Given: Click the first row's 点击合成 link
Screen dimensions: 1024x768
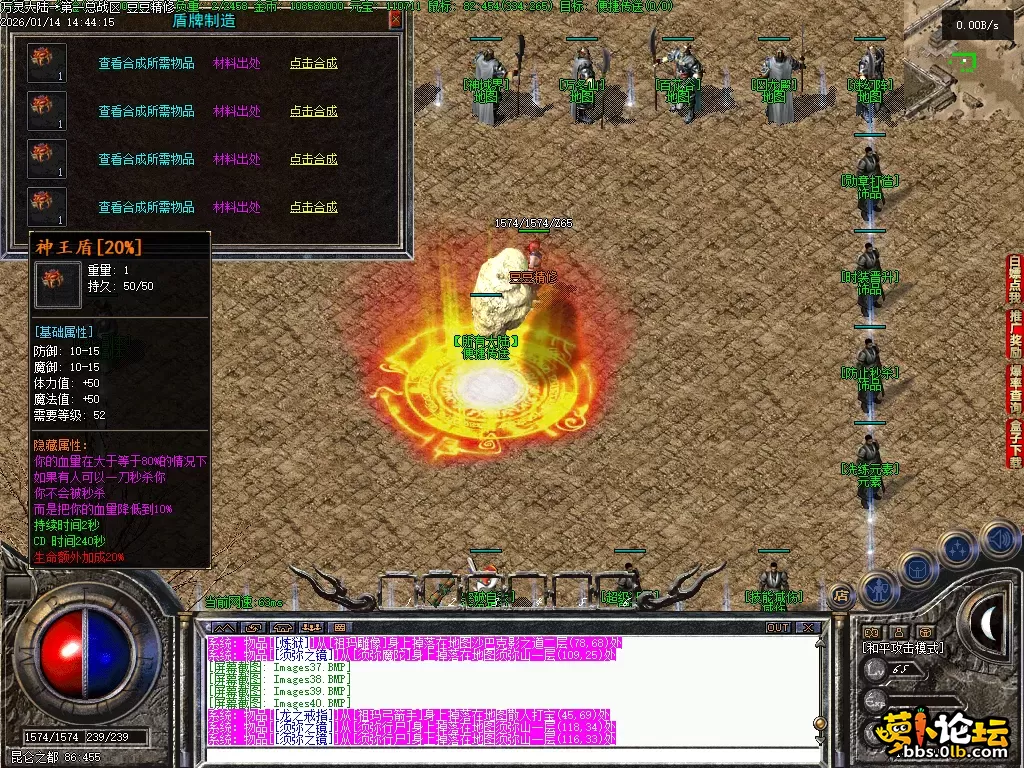Looking at the screenshot, I should pos(314,63).
